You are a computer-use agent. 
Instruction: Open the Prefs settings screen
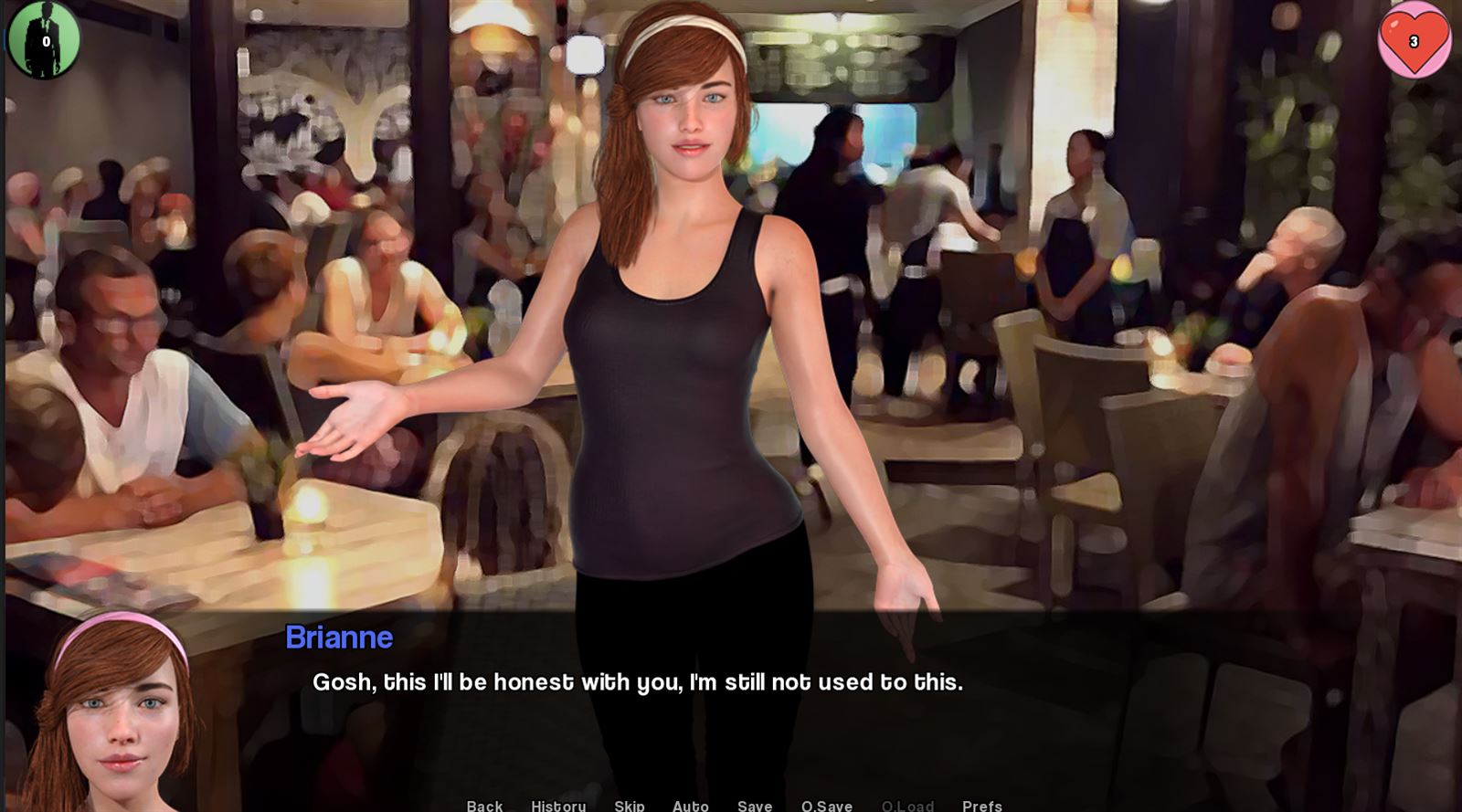tap(981, 807)
